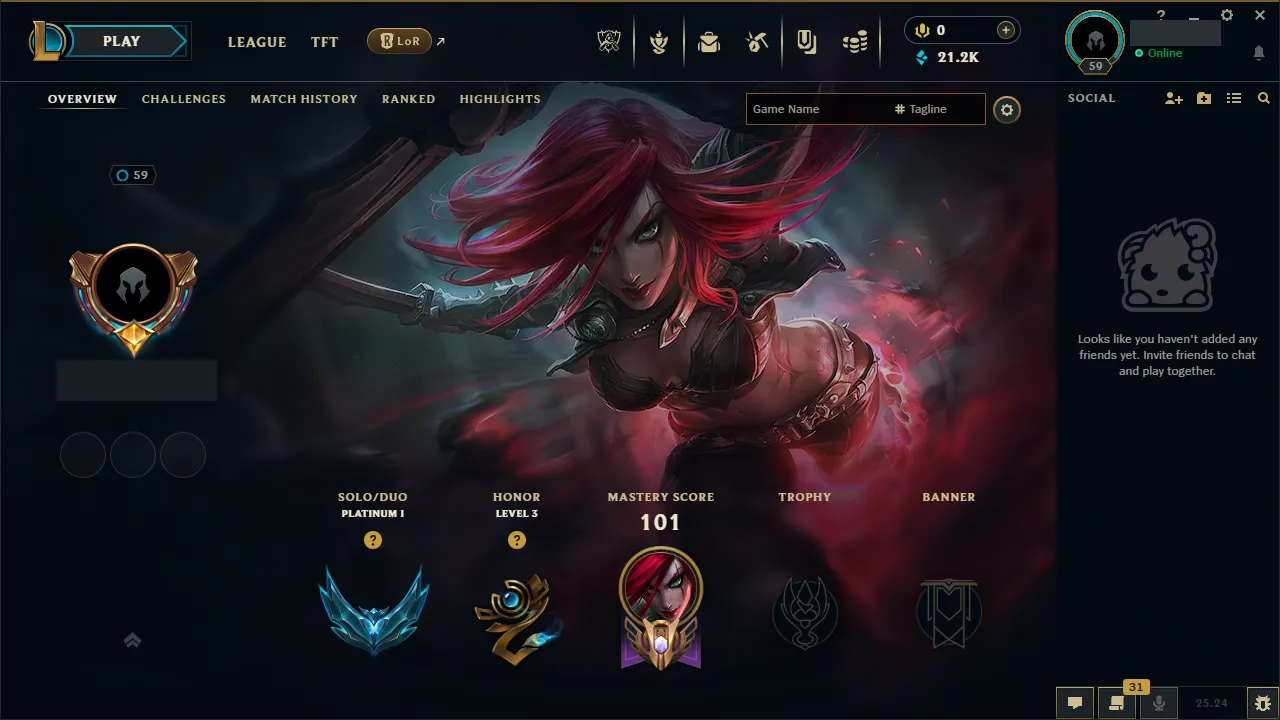Report a bug via the bug icon

tap(1262, 703)
